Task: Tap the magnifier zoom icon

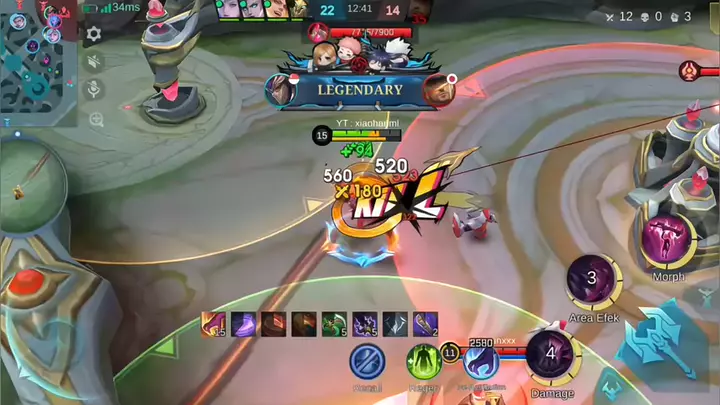Action: pyautogui.click(x=95, y=119)
